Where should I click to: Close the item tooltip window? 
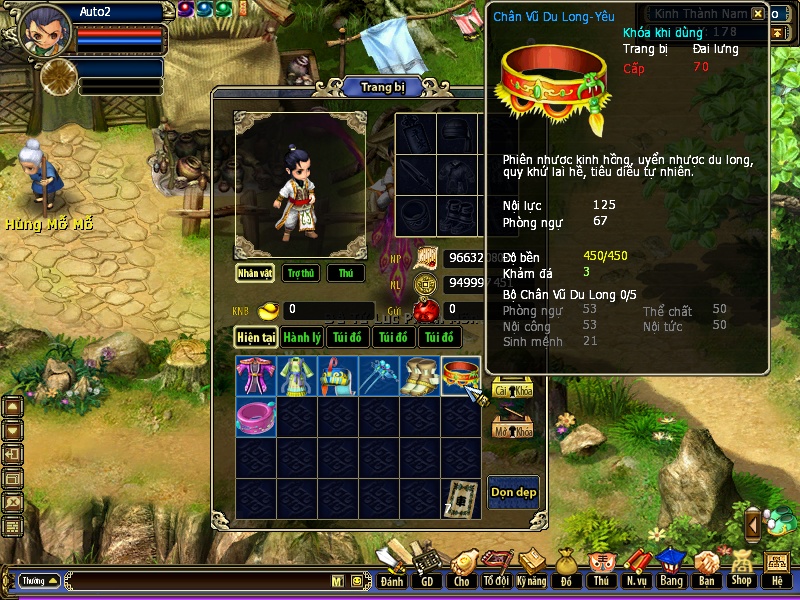coord(758,14)
